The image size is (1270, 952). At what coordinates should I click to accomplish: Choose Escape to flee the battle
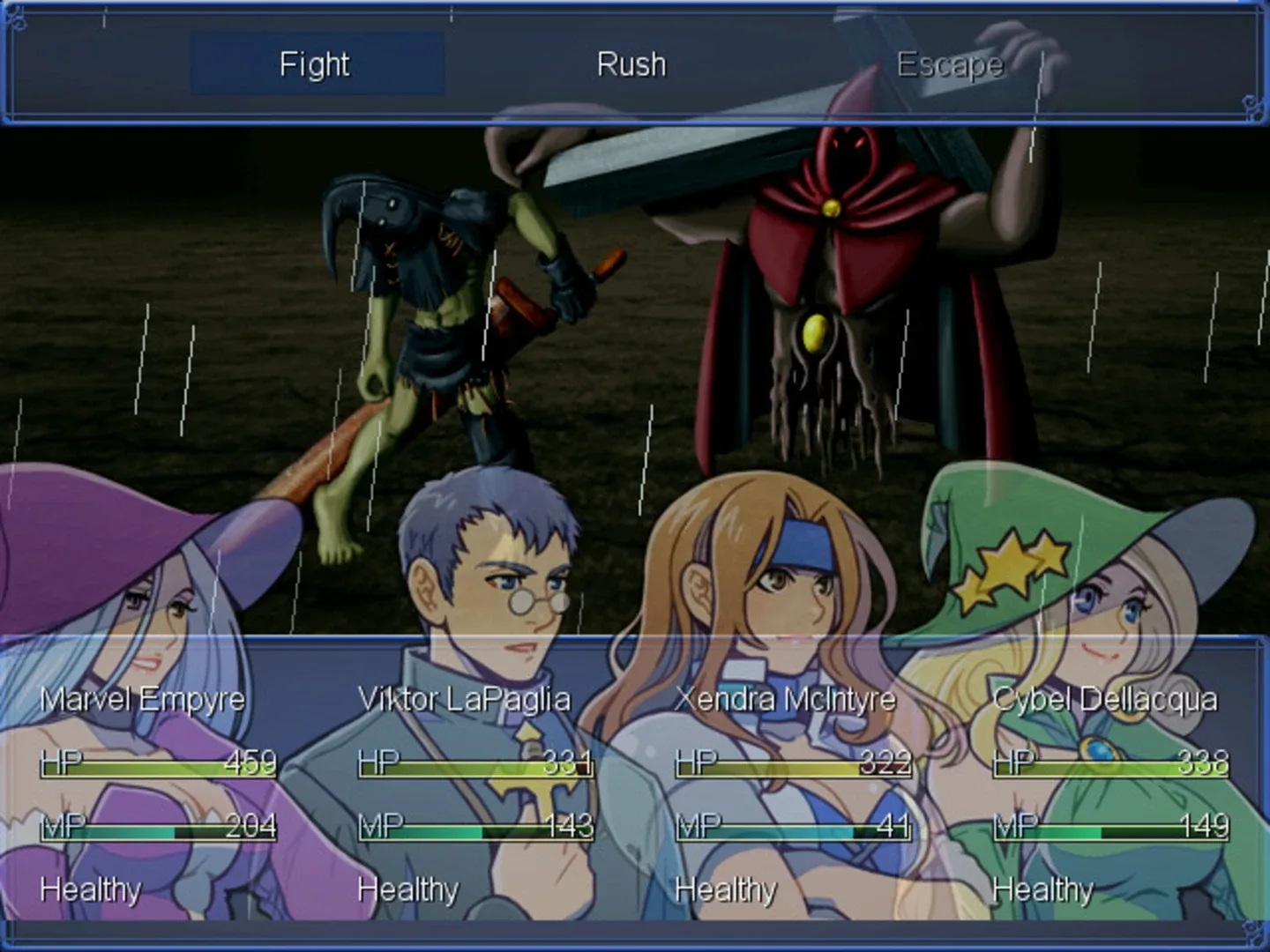pyautogui.click(x=950, y=63)
